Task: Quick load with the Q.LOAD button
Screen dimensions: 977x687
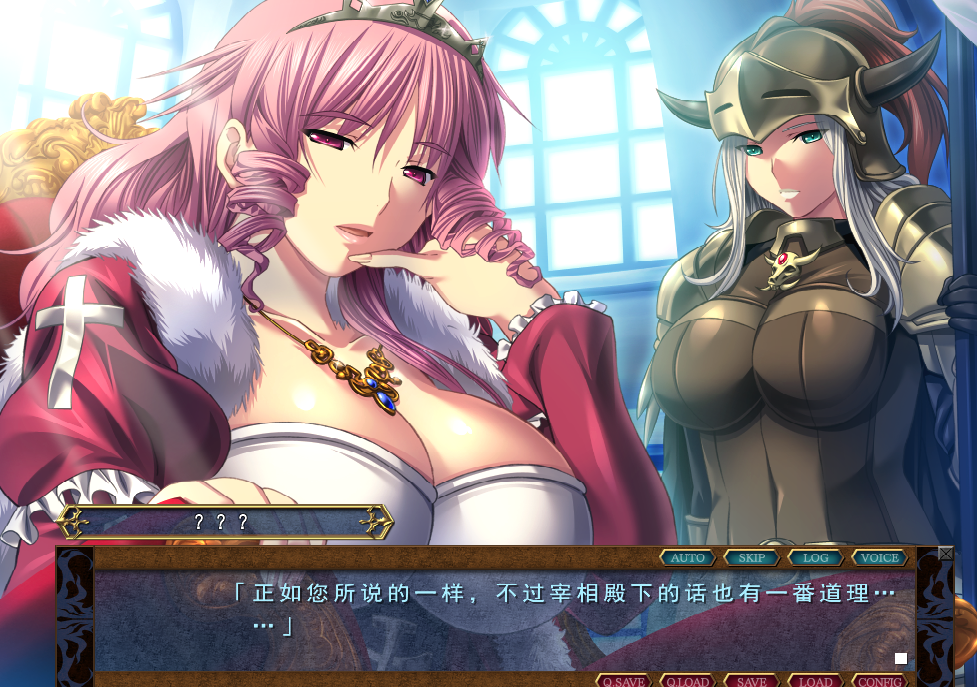Action: tap(688, 681)
